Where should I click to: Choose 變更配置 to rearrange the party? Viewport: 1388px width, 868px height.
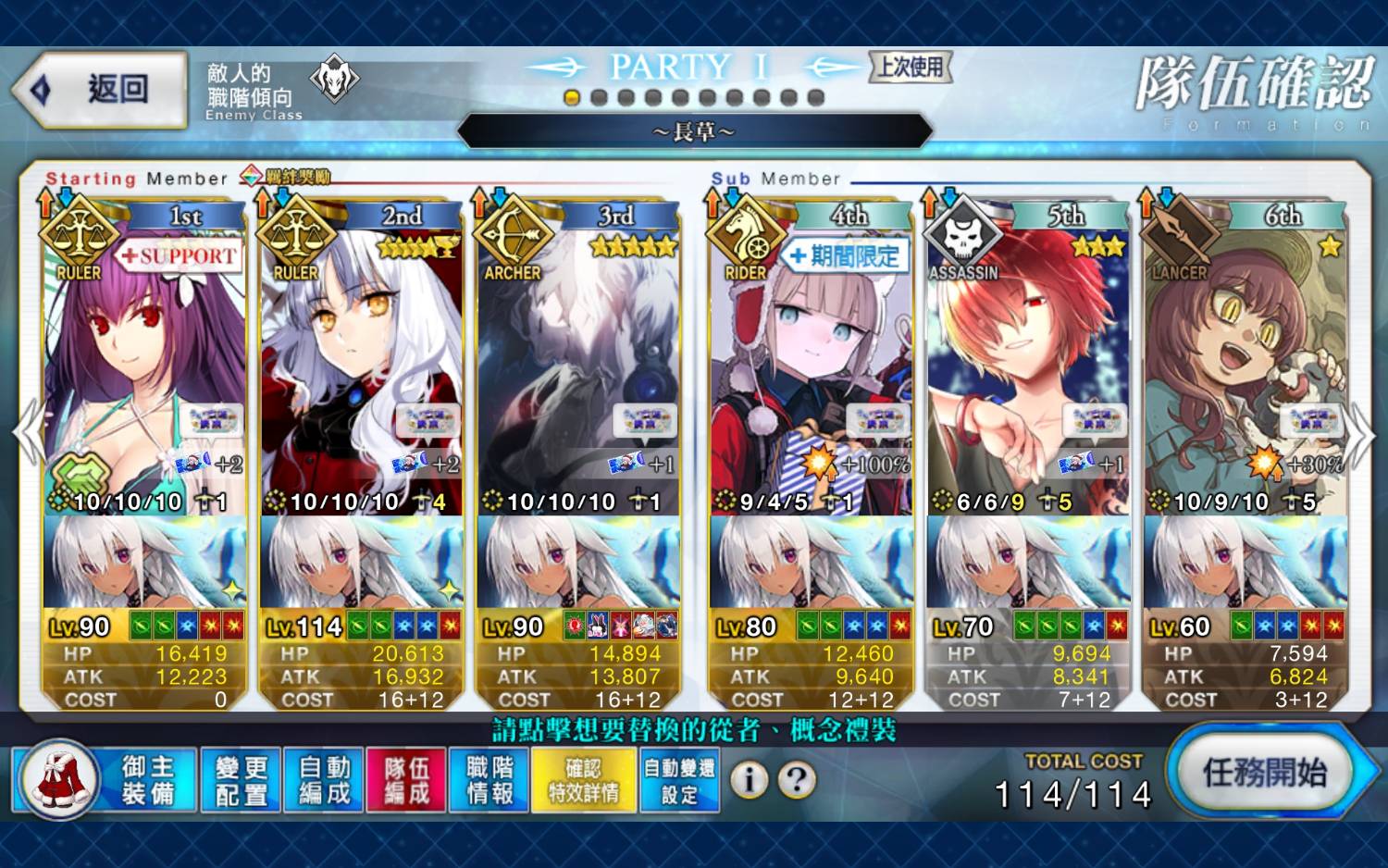(241, 780)
